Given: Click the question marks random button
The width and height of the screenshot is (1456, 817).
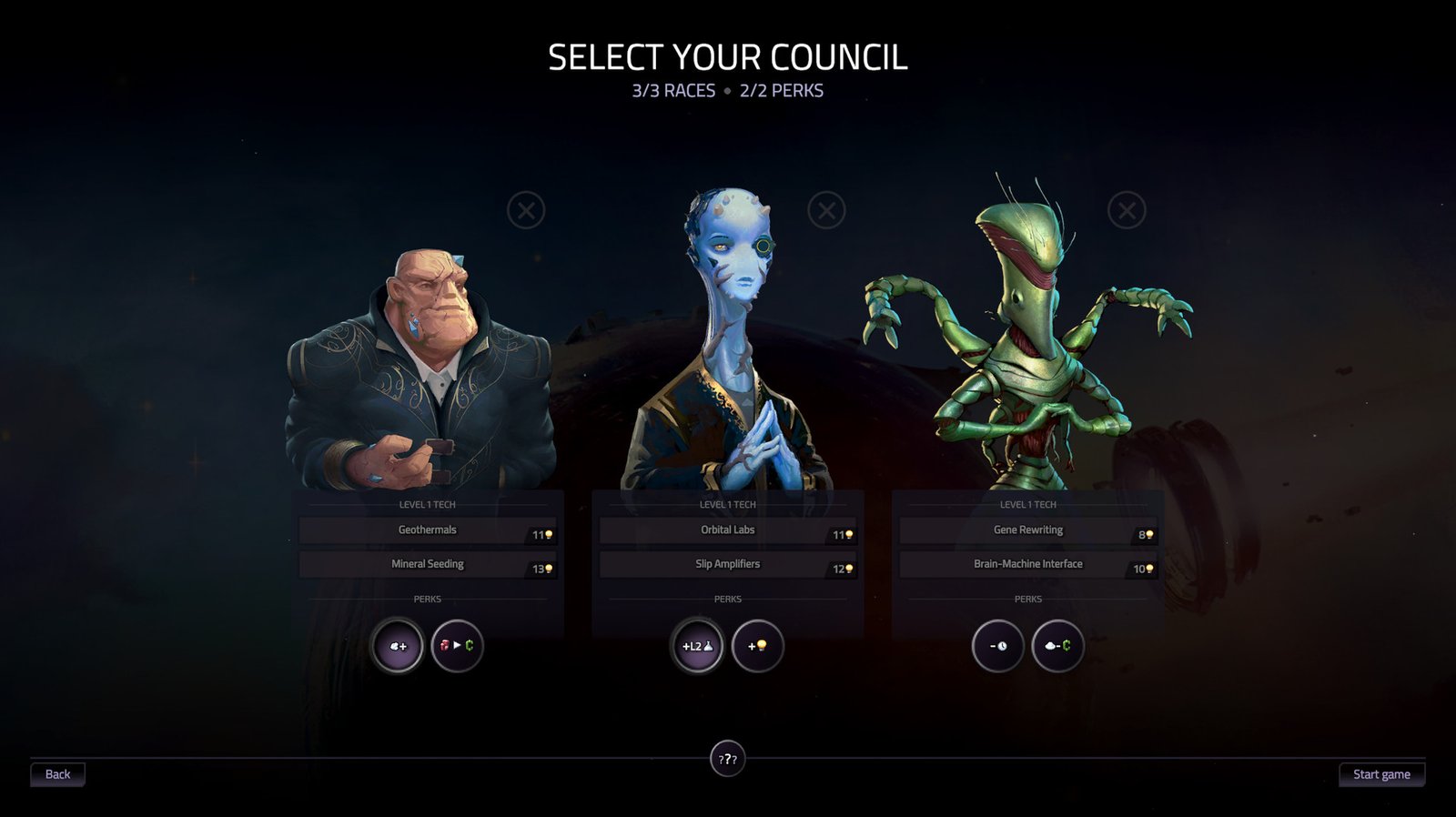Looking at the screenshot, I should [727, 759].
